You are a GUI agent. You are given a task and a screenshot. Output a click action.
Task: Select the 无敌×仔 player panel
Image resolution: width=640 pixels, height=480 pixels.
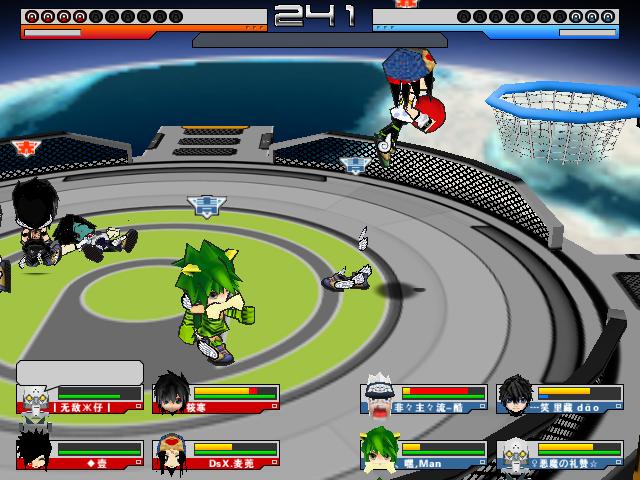pos(82,399)
